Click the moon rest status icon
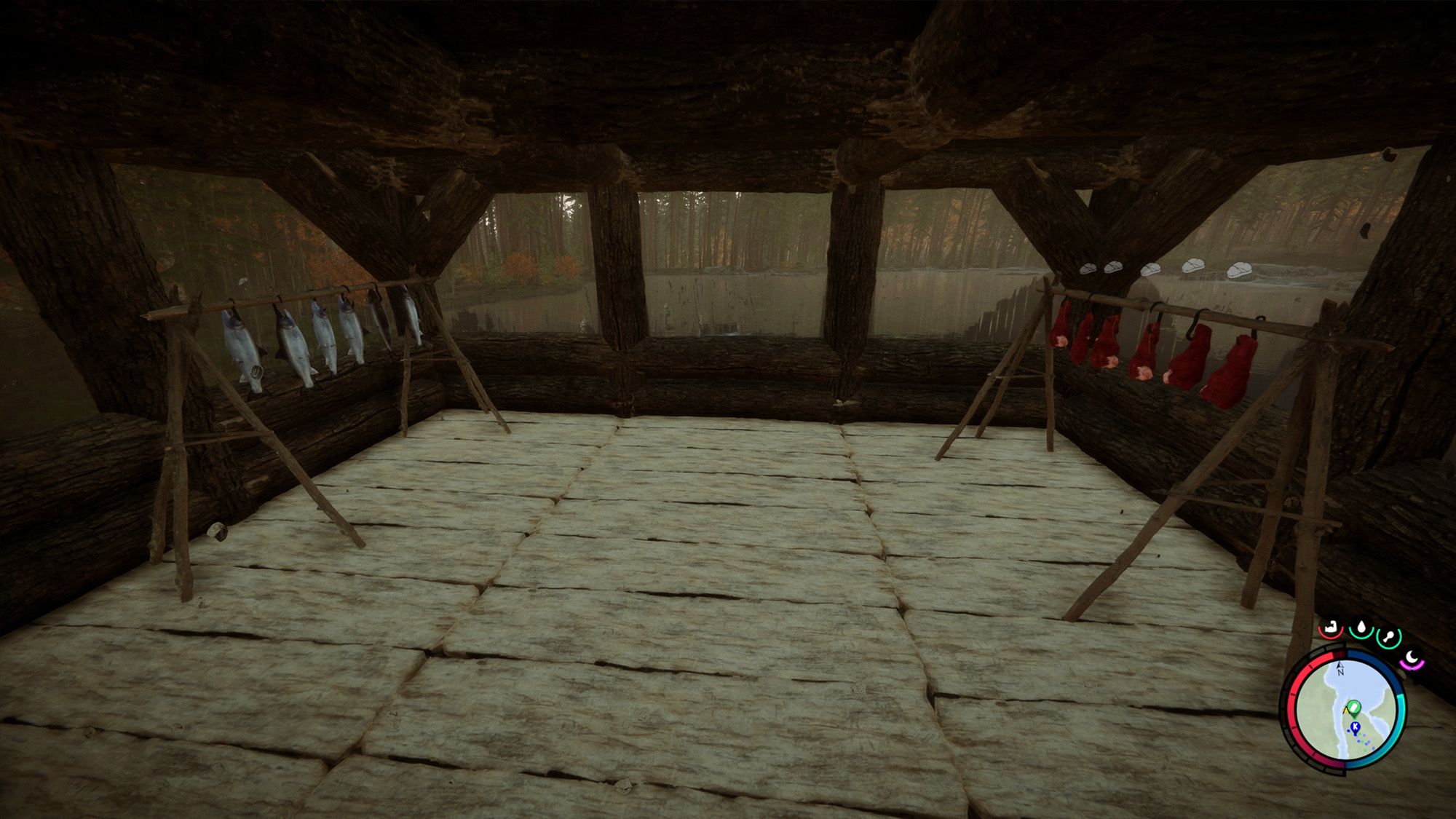 click(x=1412, y=658)
